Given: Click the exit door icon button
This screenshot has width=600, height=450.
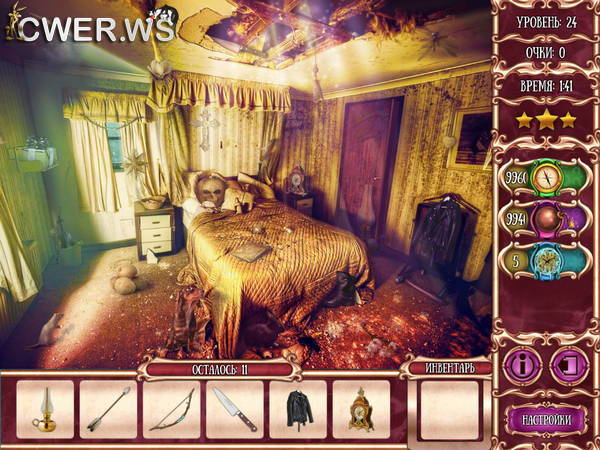Looking at the screenshot, I should [568, 364].
